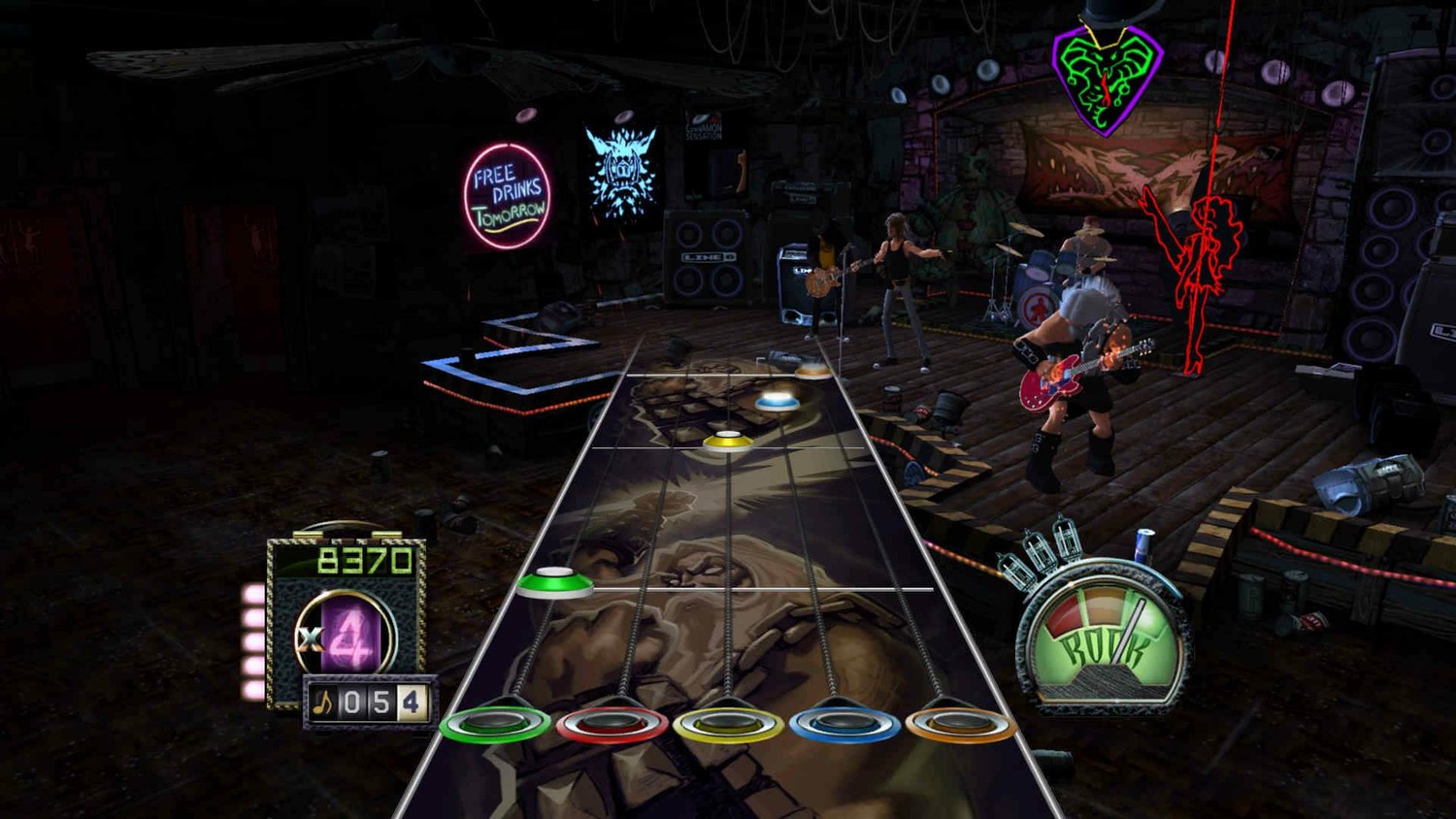Select the orange fret button
Viewport: 1456px width, 819px height.
point(959,723)
